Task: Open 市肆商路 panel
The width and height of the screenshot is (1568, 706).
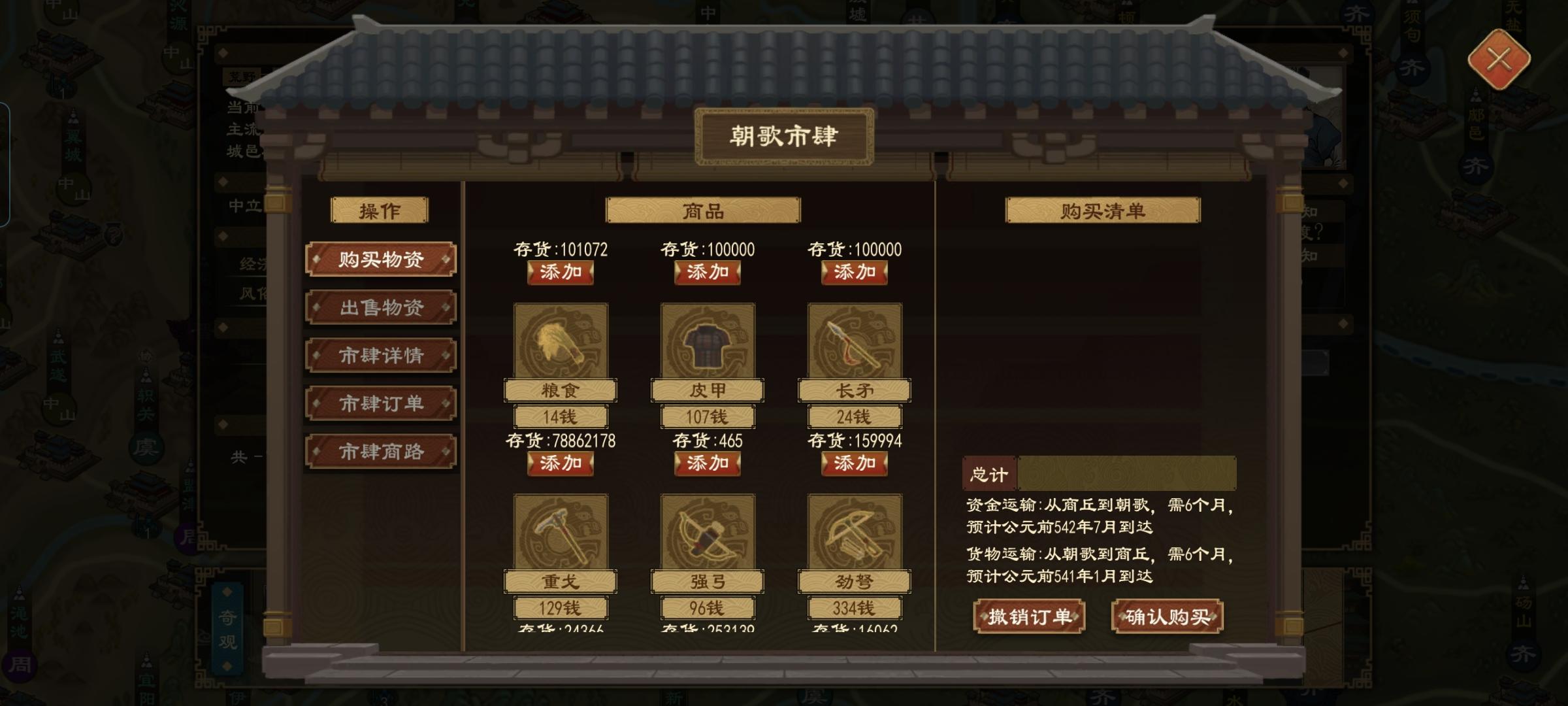Action: pyautogui.click(x=381, y=452)
